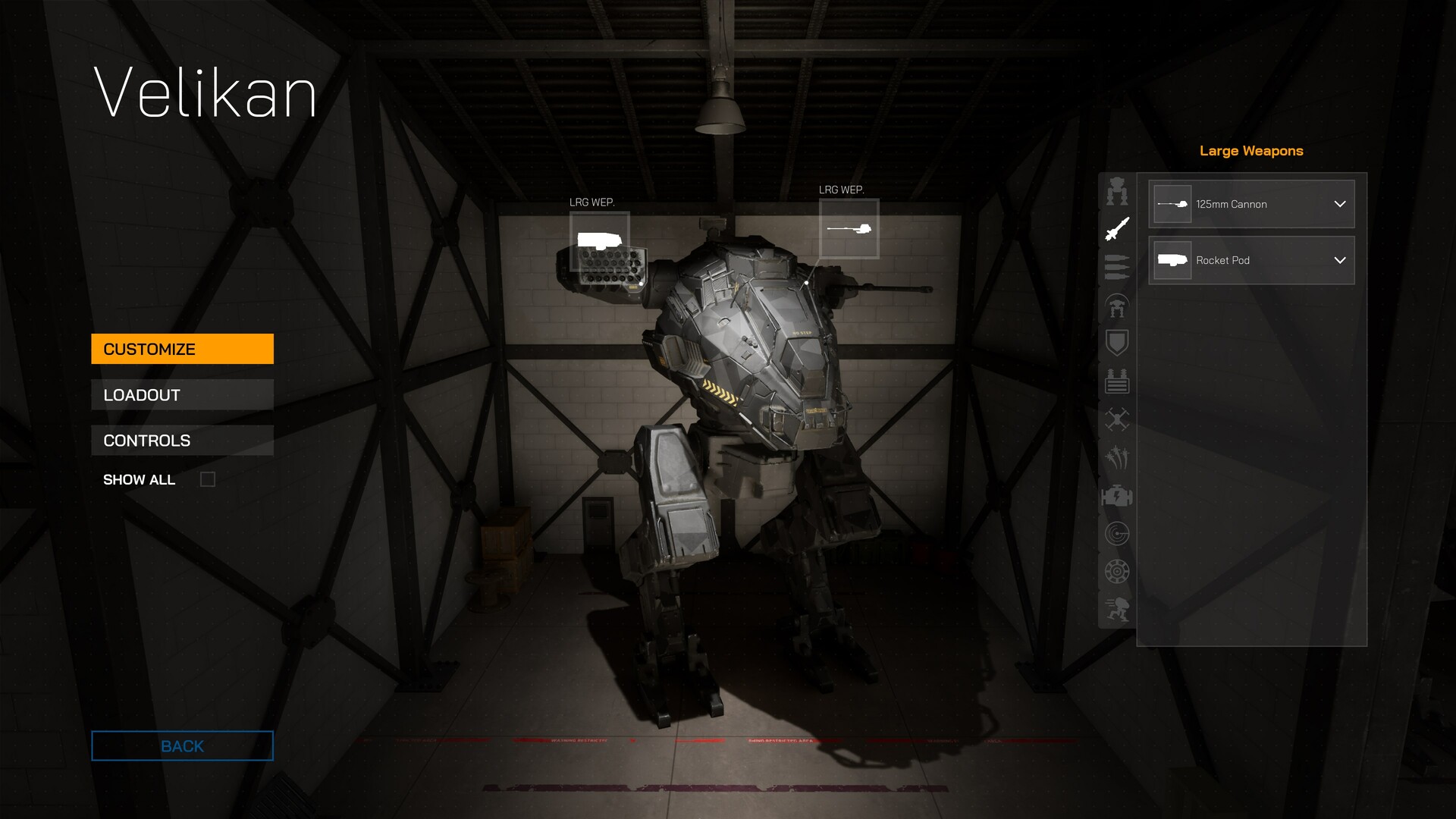1456x819 pixels.
Task: Select the highlighted CUSTOMIZE option
Action: (182, 349)
